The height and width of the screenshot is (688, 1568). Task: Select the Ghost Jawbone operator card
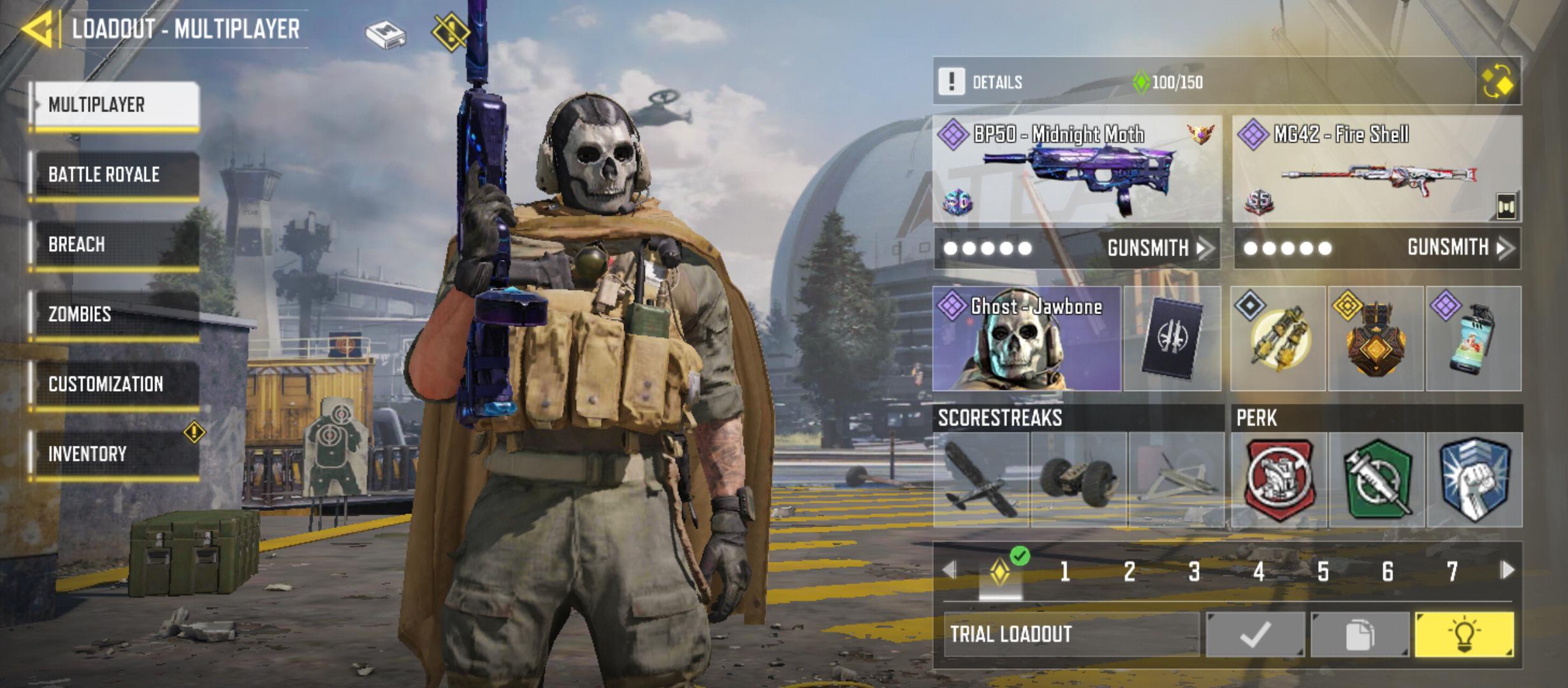point(1026,338)
